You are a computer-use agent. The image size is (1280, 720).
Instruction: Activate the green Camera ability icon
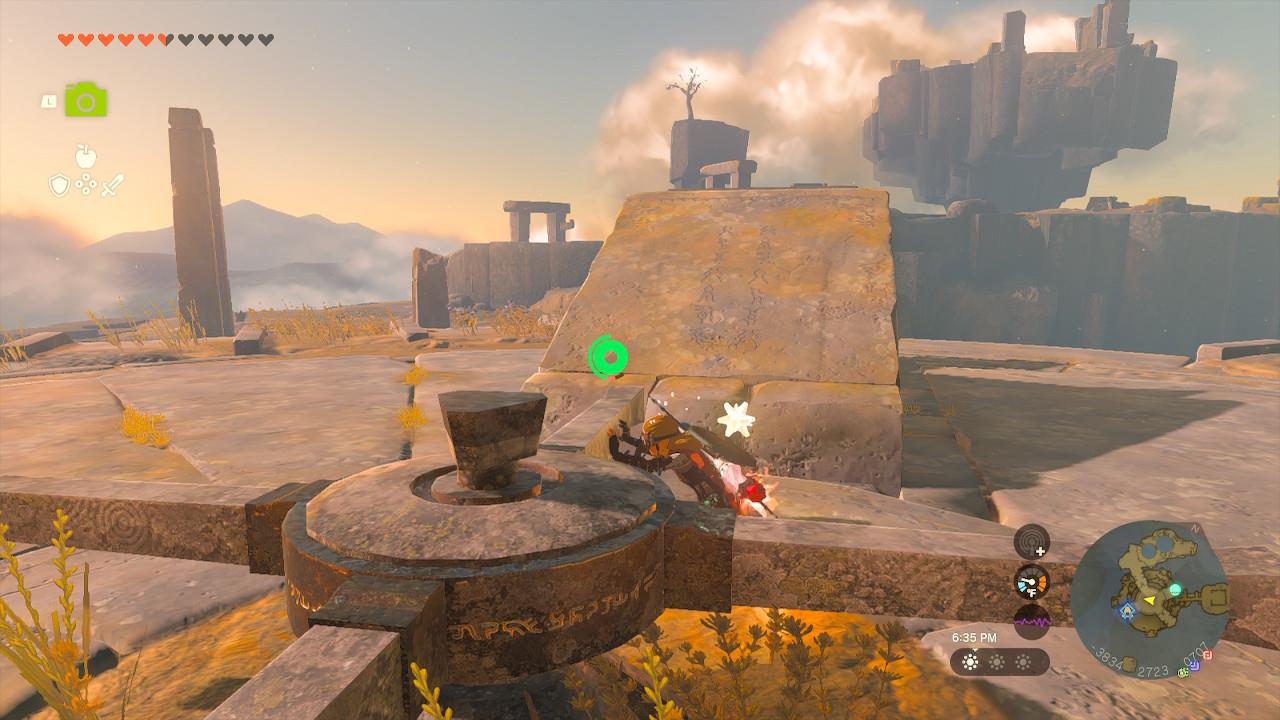(x=86, y=100)
